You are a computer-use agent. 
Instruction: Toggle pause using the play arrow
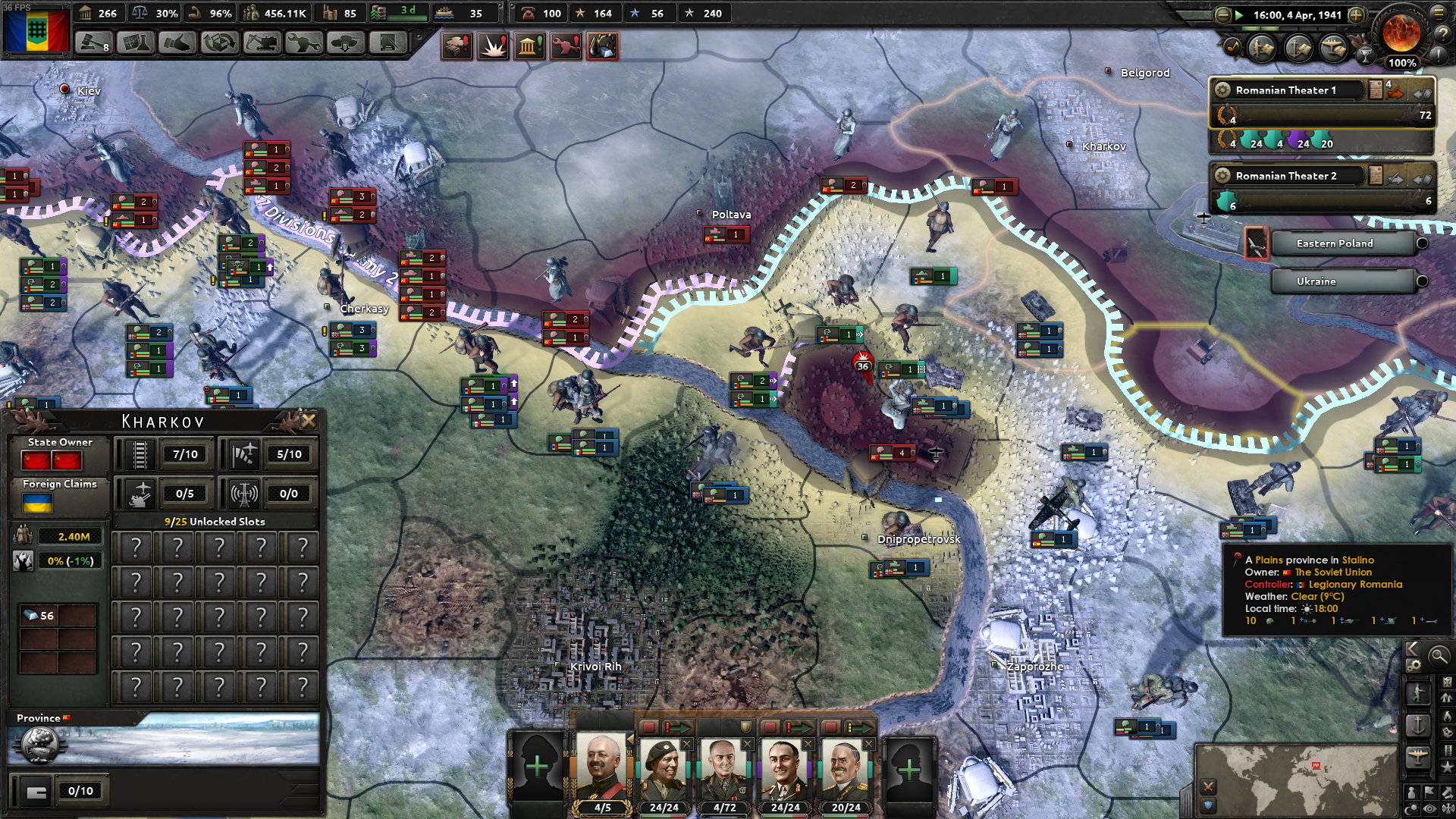(x=1240, y=15)
